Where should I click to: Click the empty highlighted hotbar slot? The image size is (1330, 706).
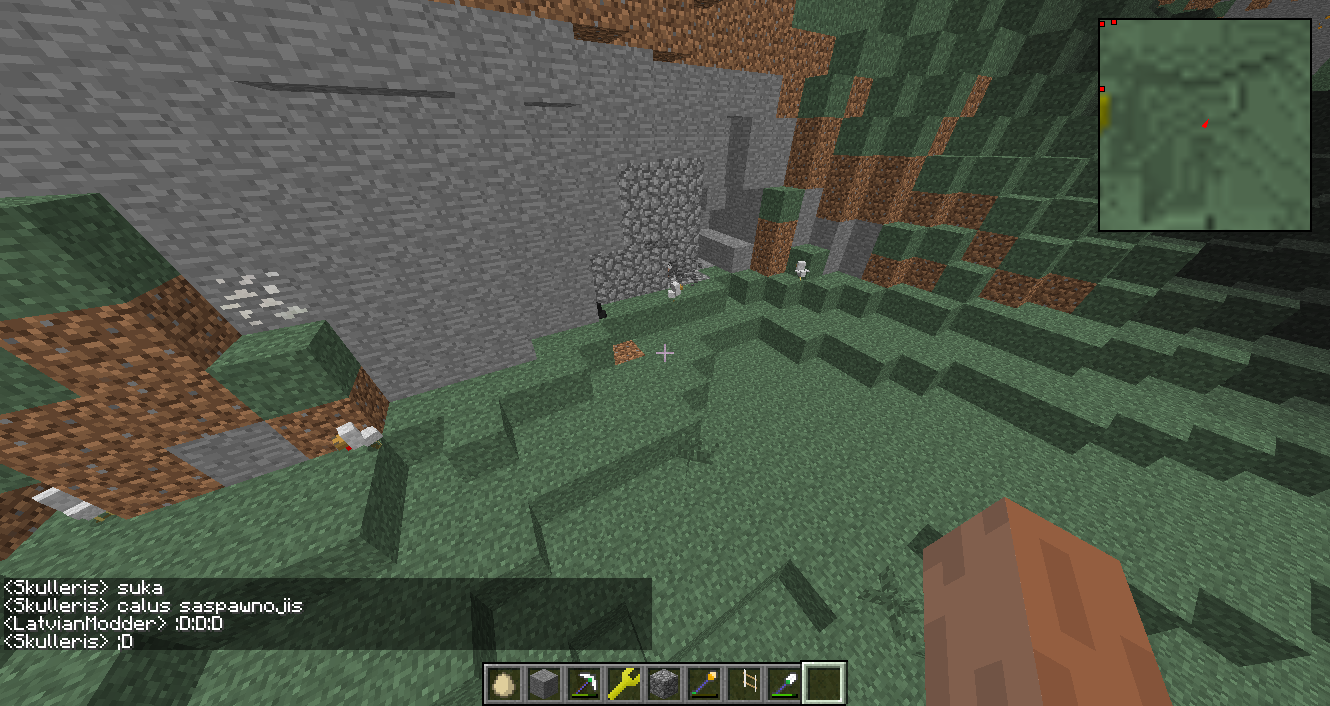coord(824,684)
